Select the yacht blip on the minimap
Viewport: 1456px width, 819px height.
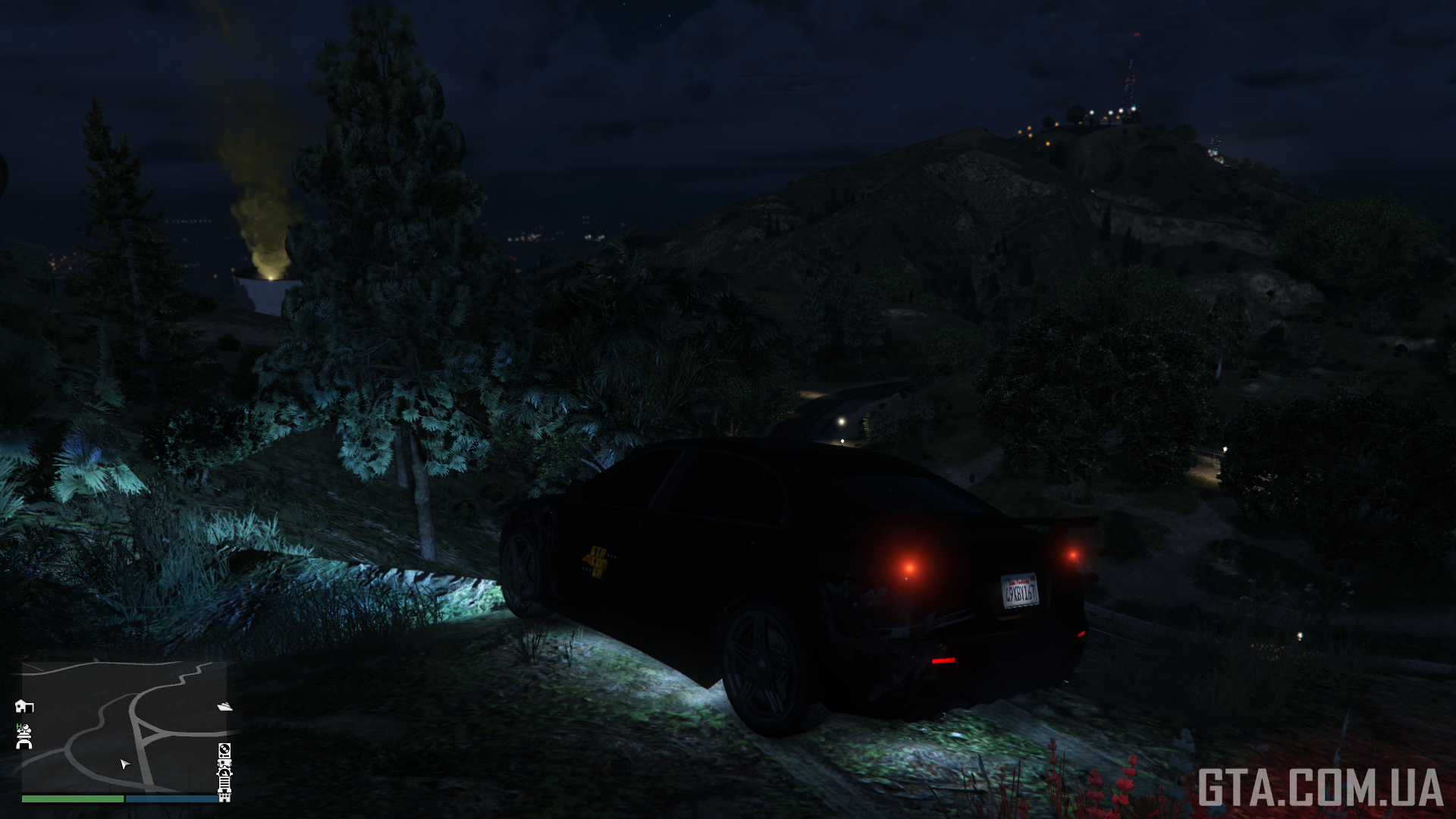[x=224, y=707]
